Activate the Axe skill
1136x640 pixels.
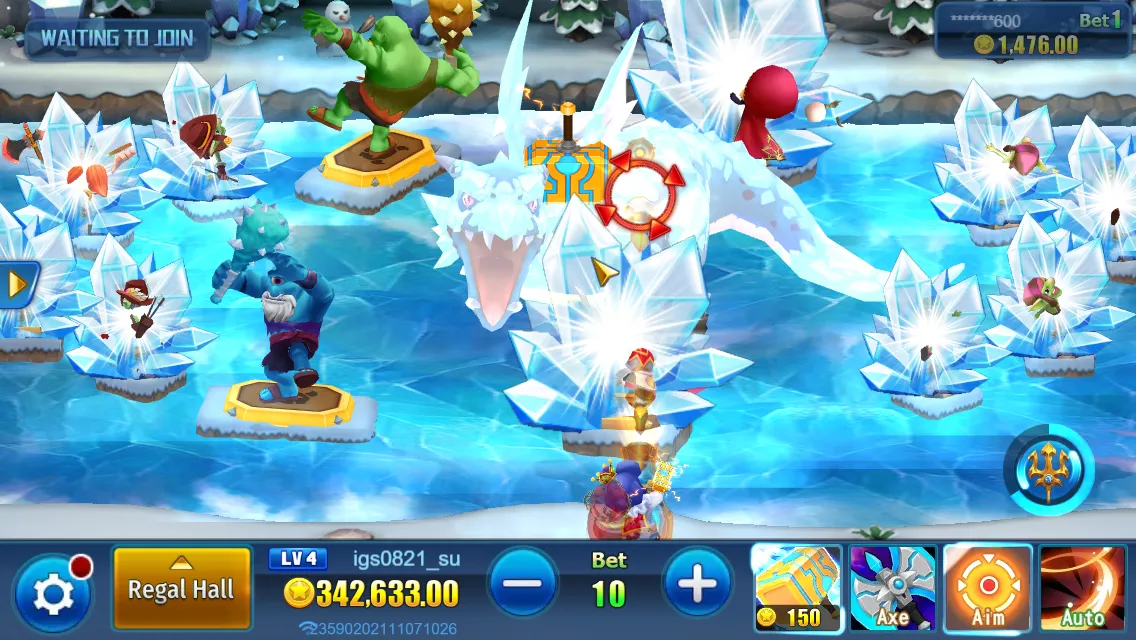click(x=892, y=588)
